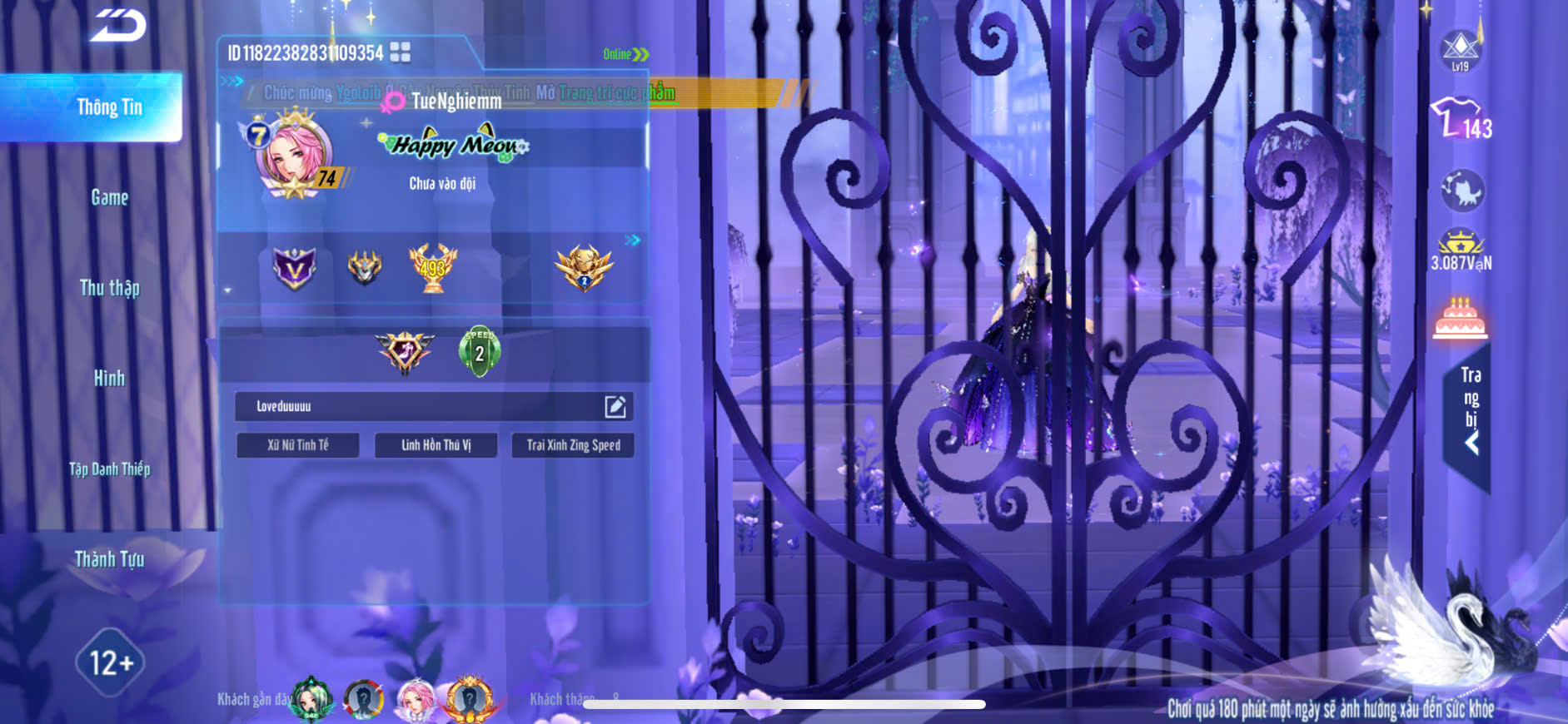Choose the Linh Hồn Thú Vị tag
Image resolution: width=1568 pixels, height=724 pixels.
436,445
